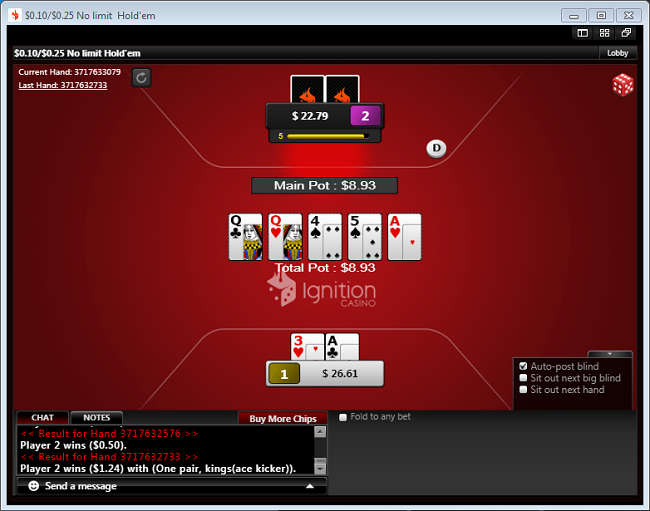650x511 pixels.
Task: Switch to the Chat tab
Action: (43, 418)
